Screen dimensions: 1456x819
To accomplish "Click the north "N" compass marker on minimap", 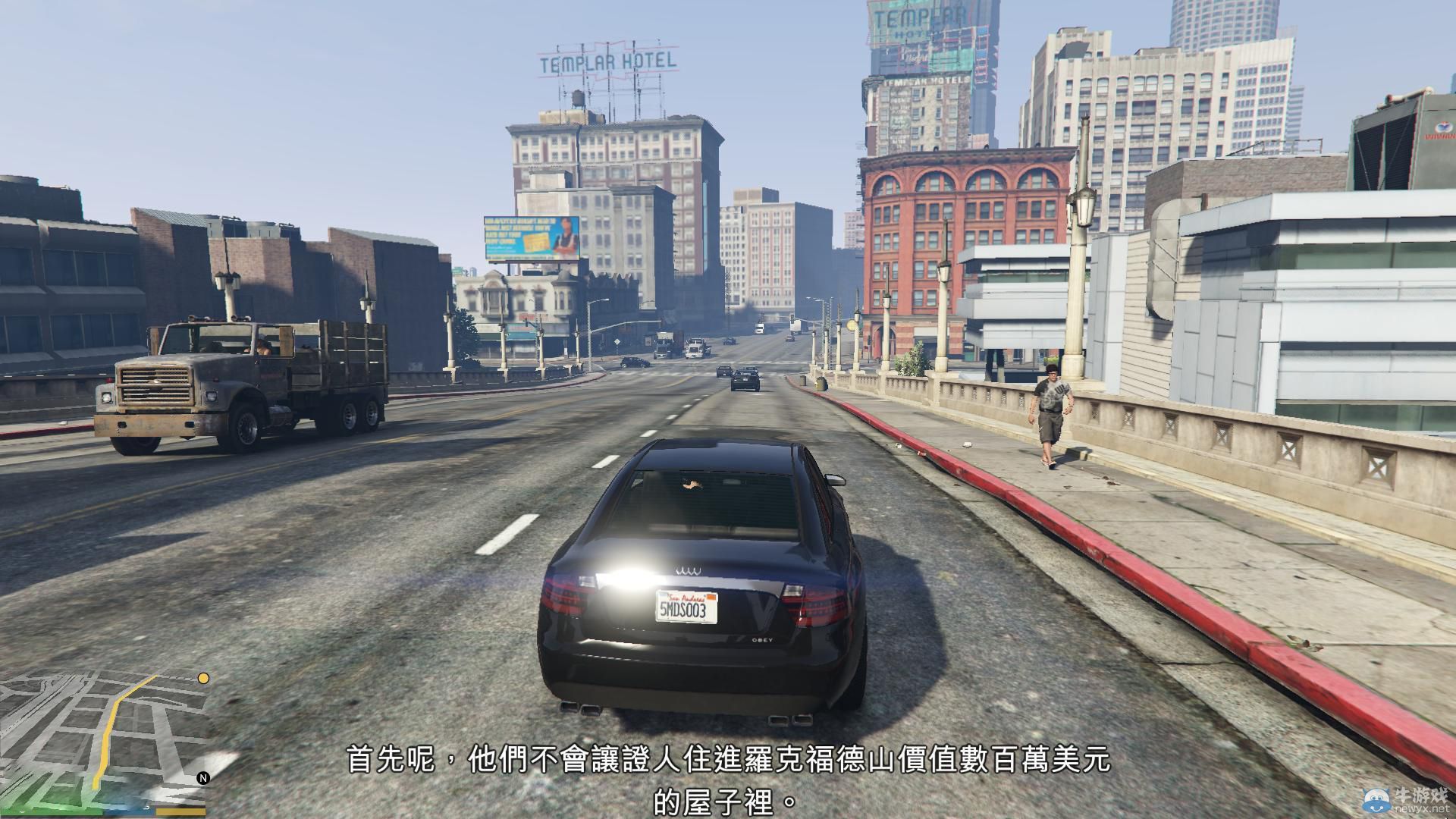I will pyautogui.click(x=205, y=779).
